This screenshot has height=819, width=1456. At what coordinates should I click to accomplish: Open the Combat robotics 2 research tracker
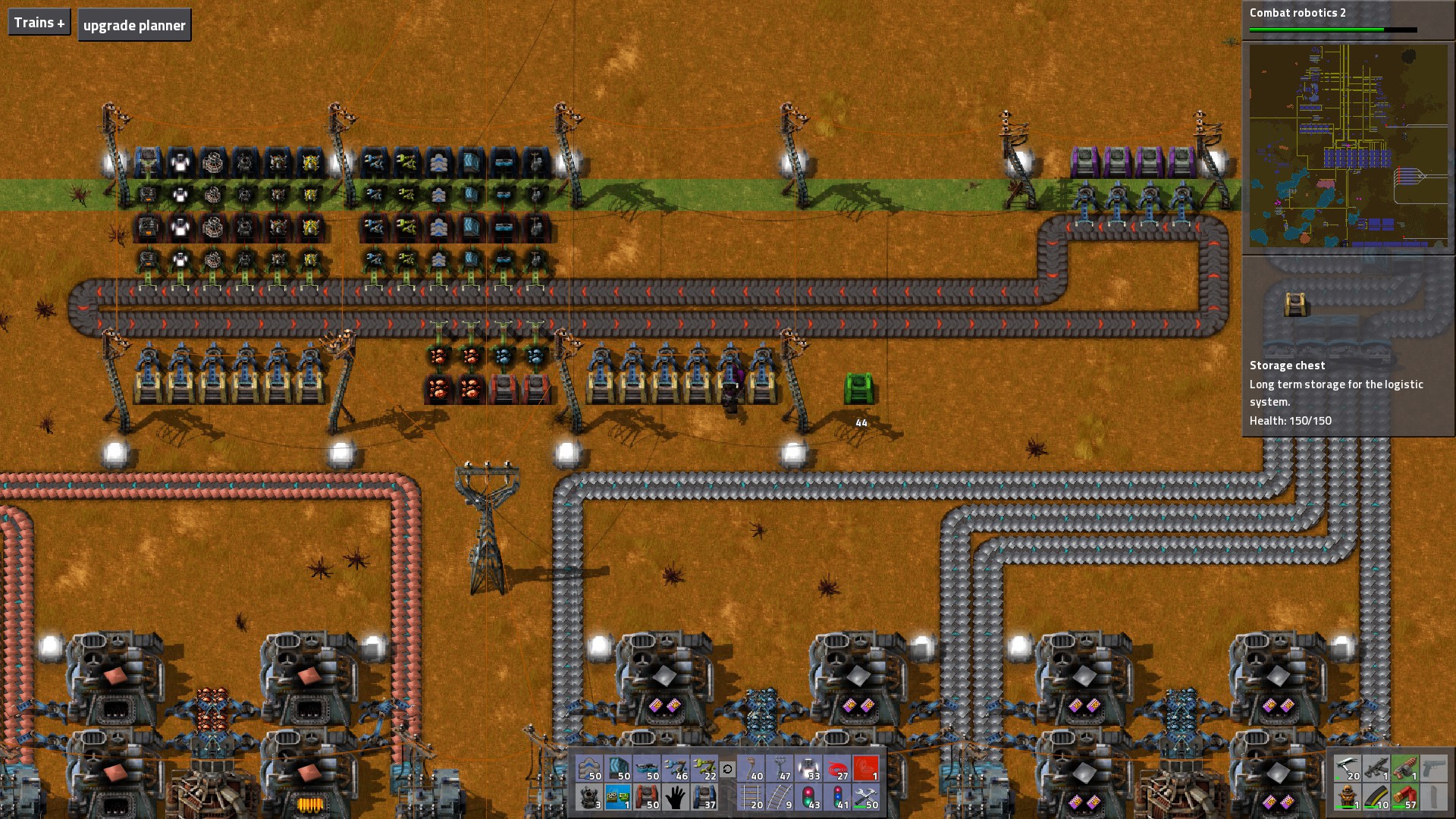point(1332,19)
